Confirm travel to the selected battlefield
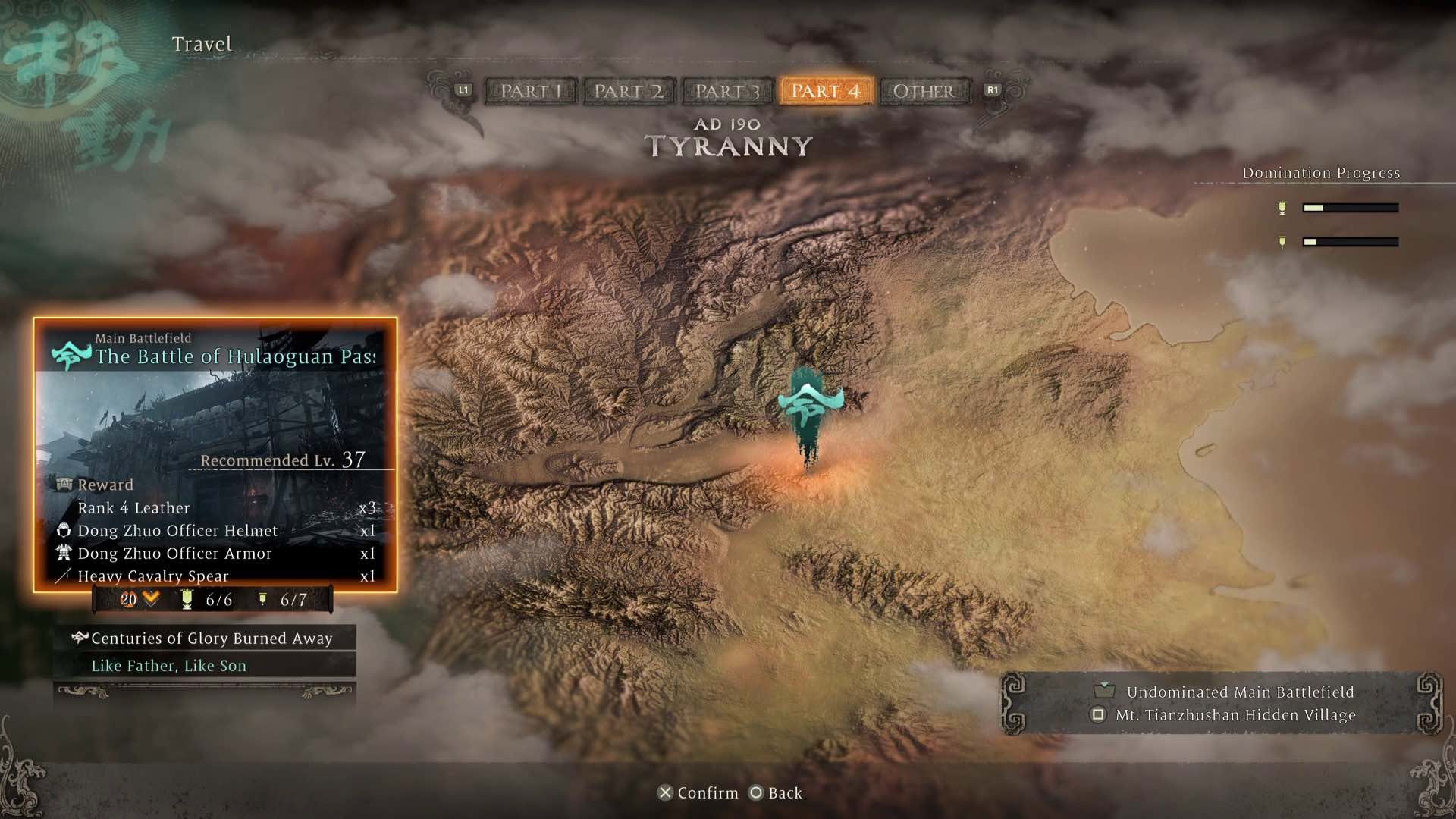The image size is (1456, 819). click(698, 792)
